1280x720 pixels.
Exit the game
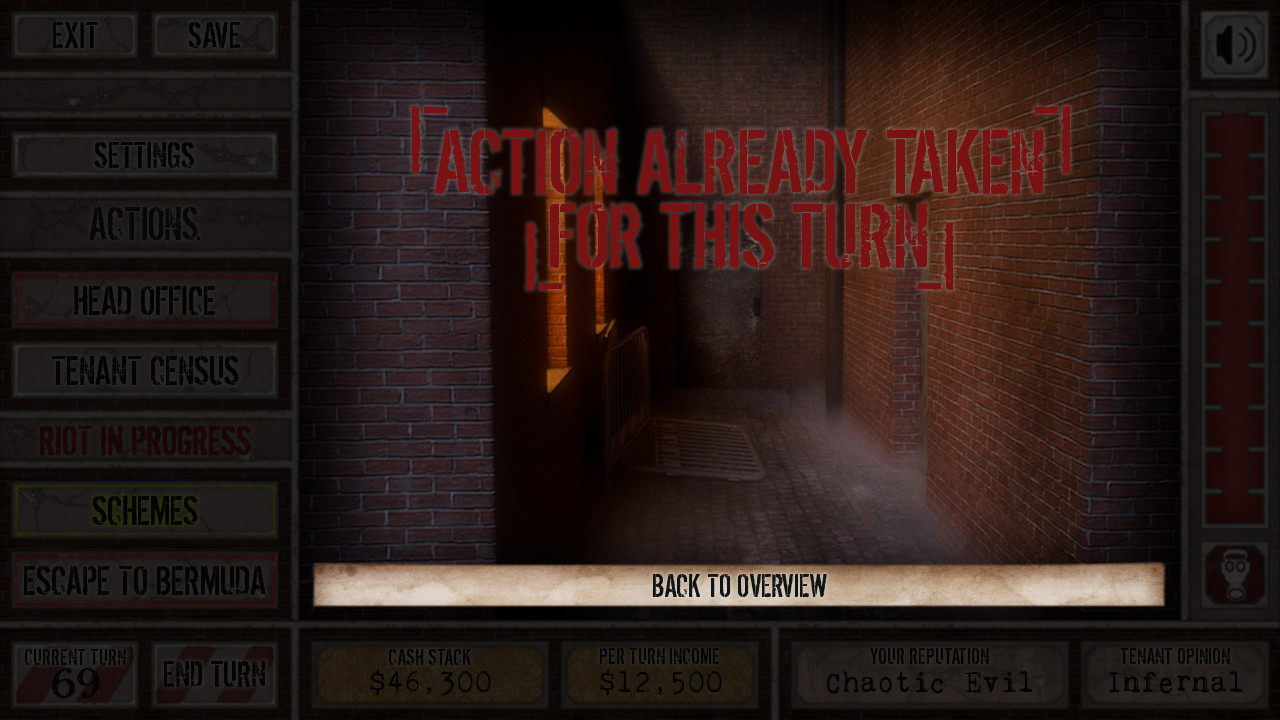73,36
